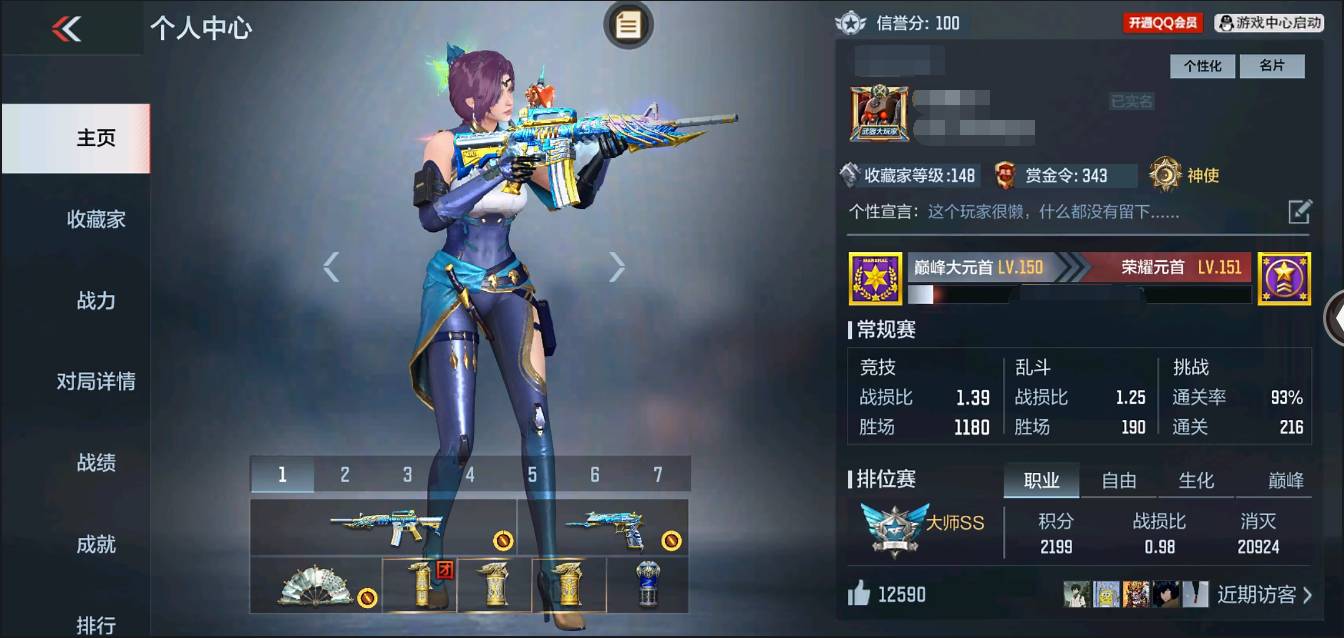
Task: Select the 生化 ranked tab
Action: click(1196, 481)
